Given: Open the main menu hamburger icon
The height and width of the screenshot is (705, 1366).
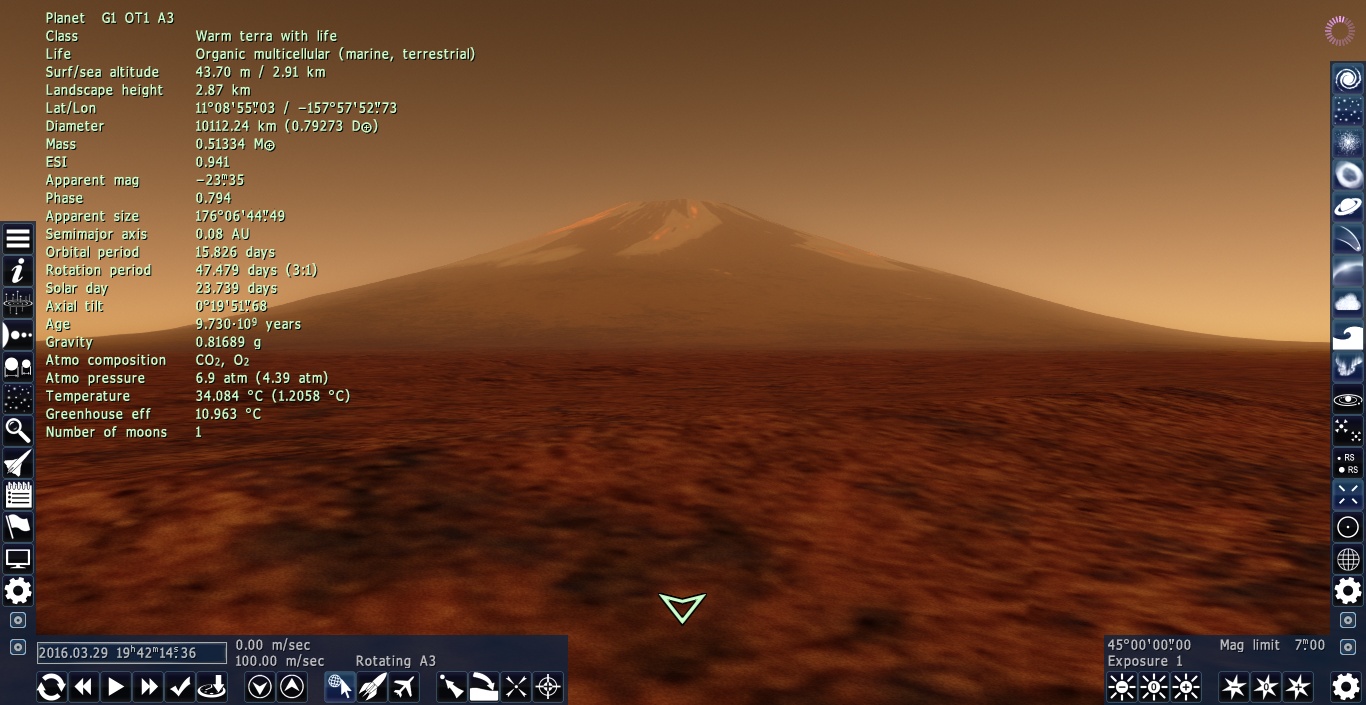Looking at the screenshot, I should (18, 239).
